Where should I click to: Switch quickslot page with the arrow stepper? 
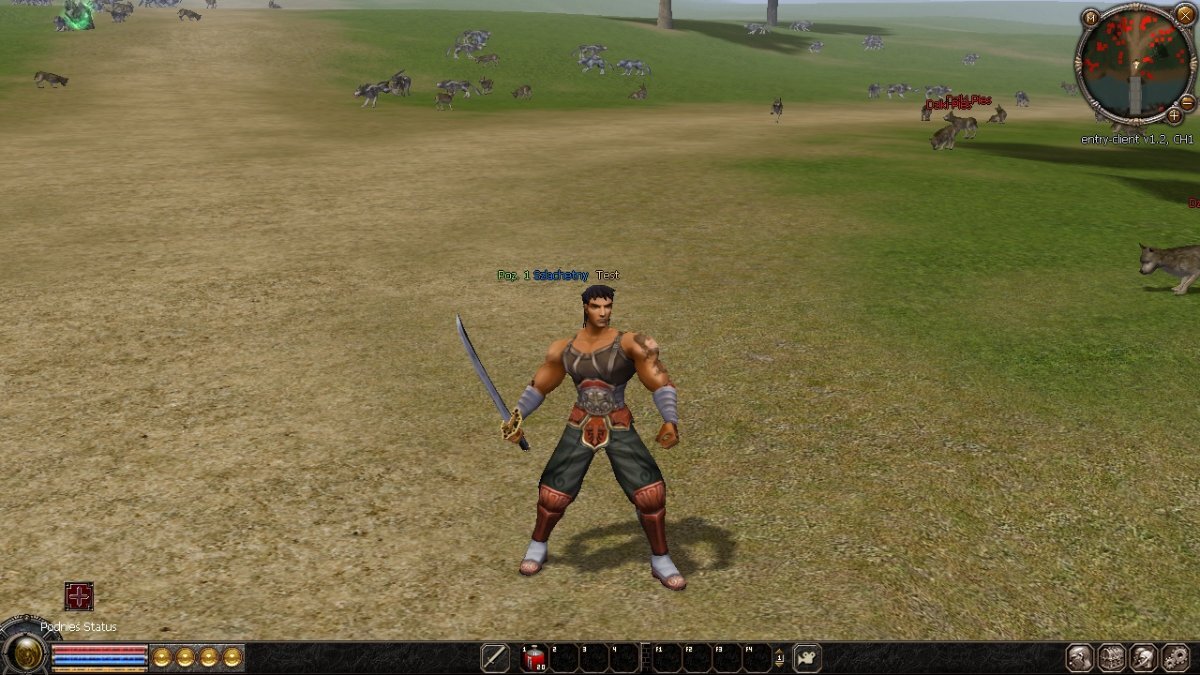click(779, 657)
